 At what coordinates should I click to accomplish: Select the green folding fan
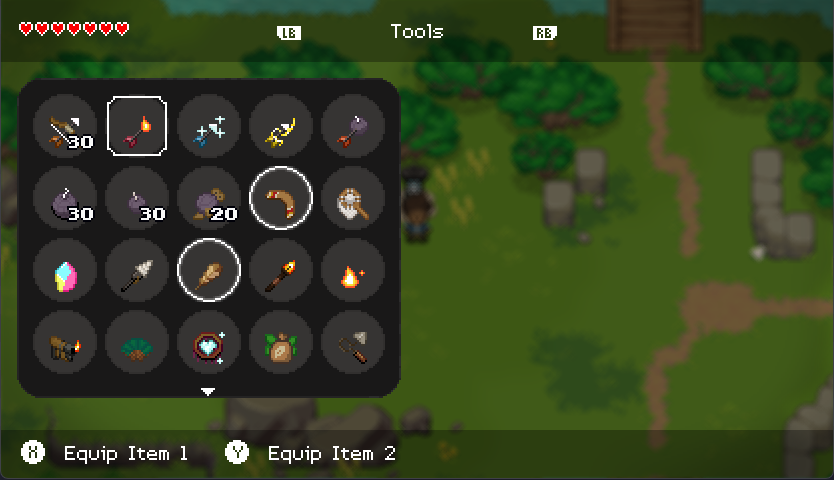point(137,343)
